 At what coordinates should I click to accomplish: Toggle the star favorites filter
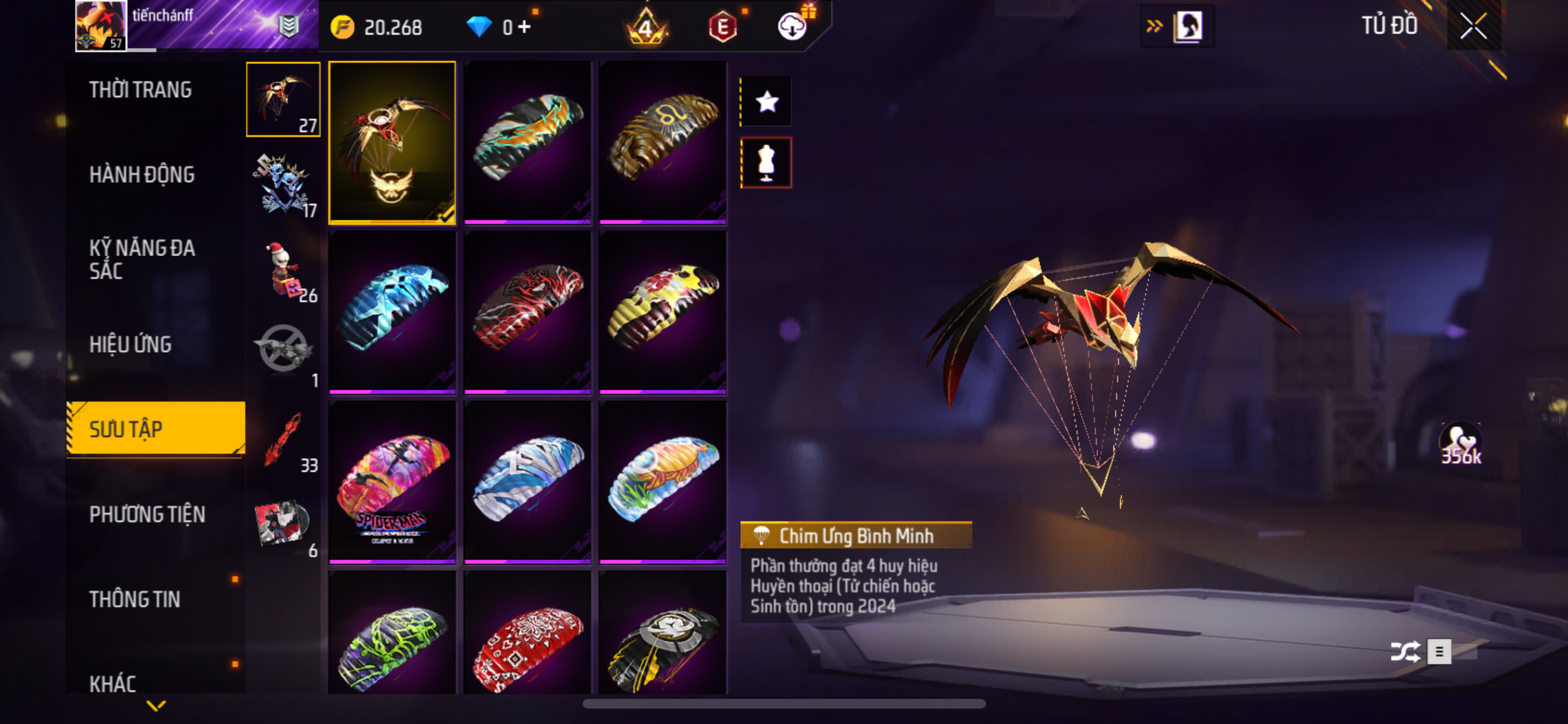(766, 102)
